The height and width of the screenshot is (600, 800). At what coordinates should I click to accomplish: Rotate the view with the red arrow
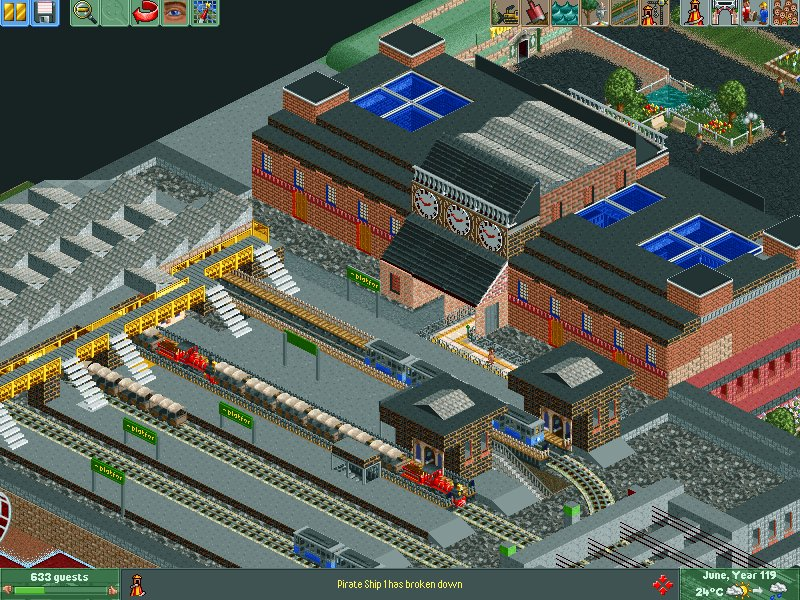point(145,13)
